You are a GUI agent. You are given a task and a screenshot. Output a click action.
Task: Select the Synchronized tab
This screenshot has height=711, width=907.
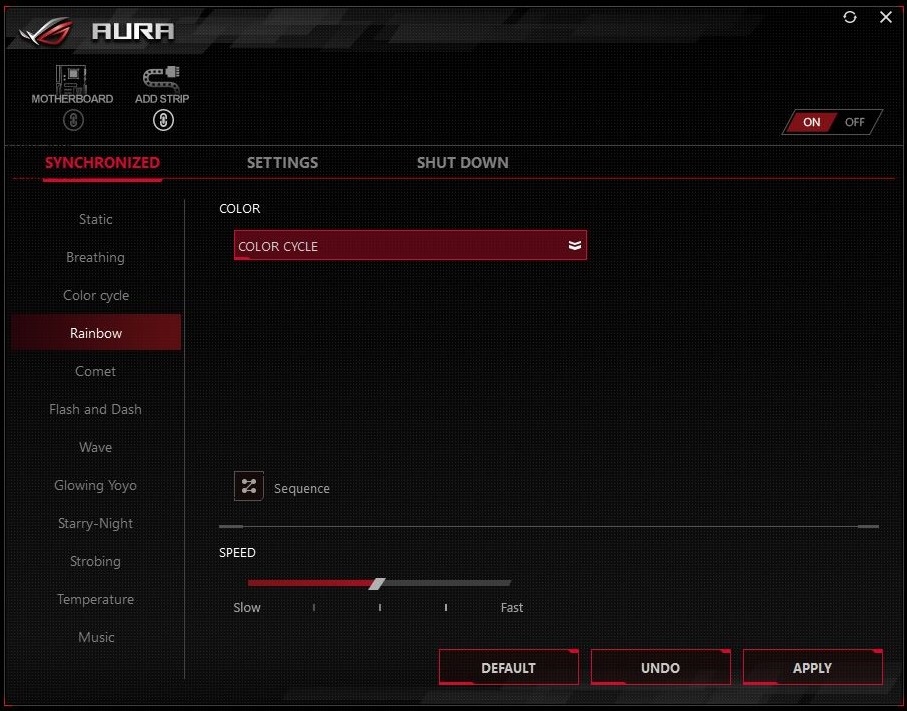click(102, 162)
